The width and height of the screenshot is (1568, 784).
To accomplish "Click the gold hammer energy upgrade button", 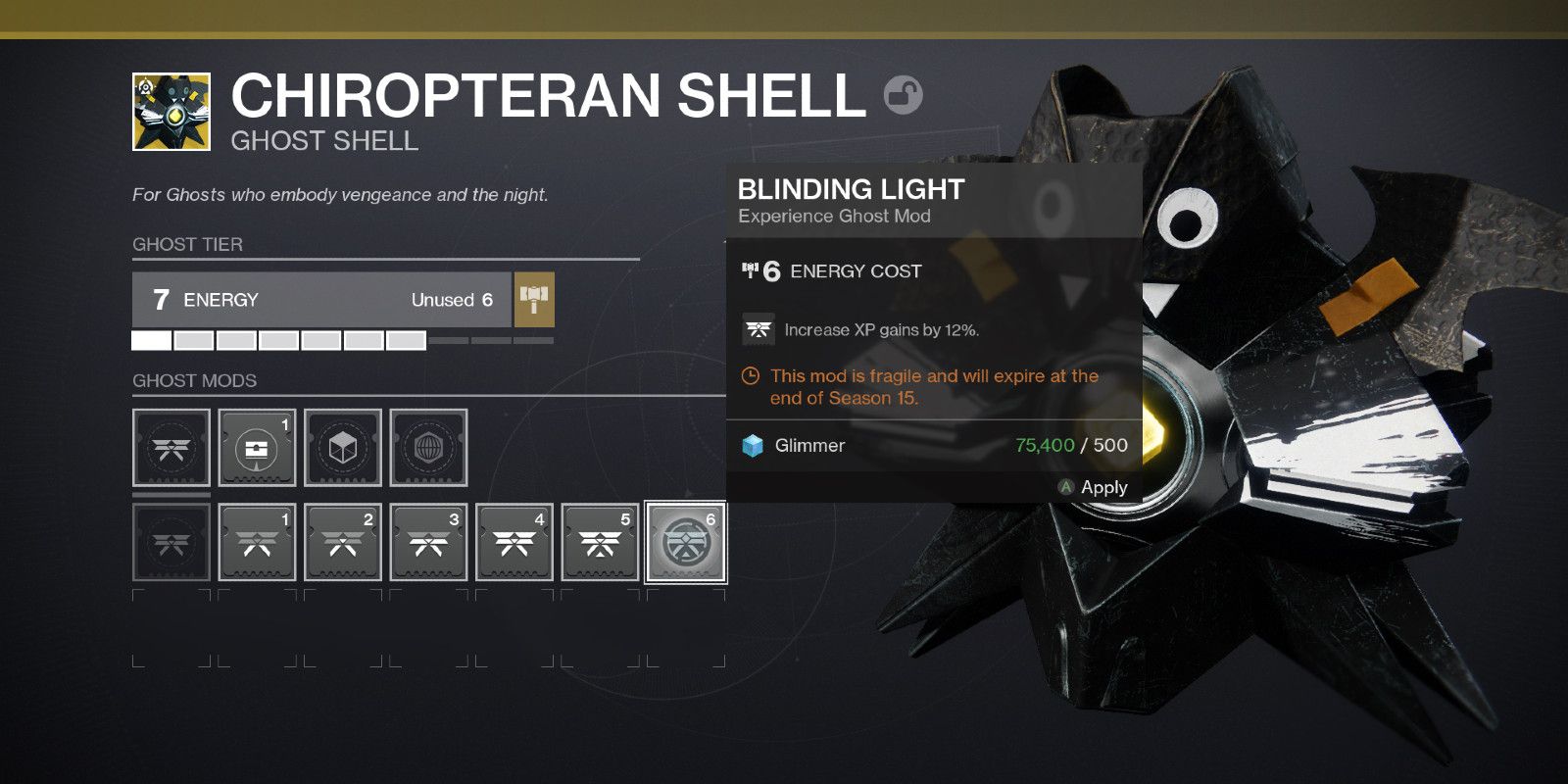I will [x=534, y=300].
